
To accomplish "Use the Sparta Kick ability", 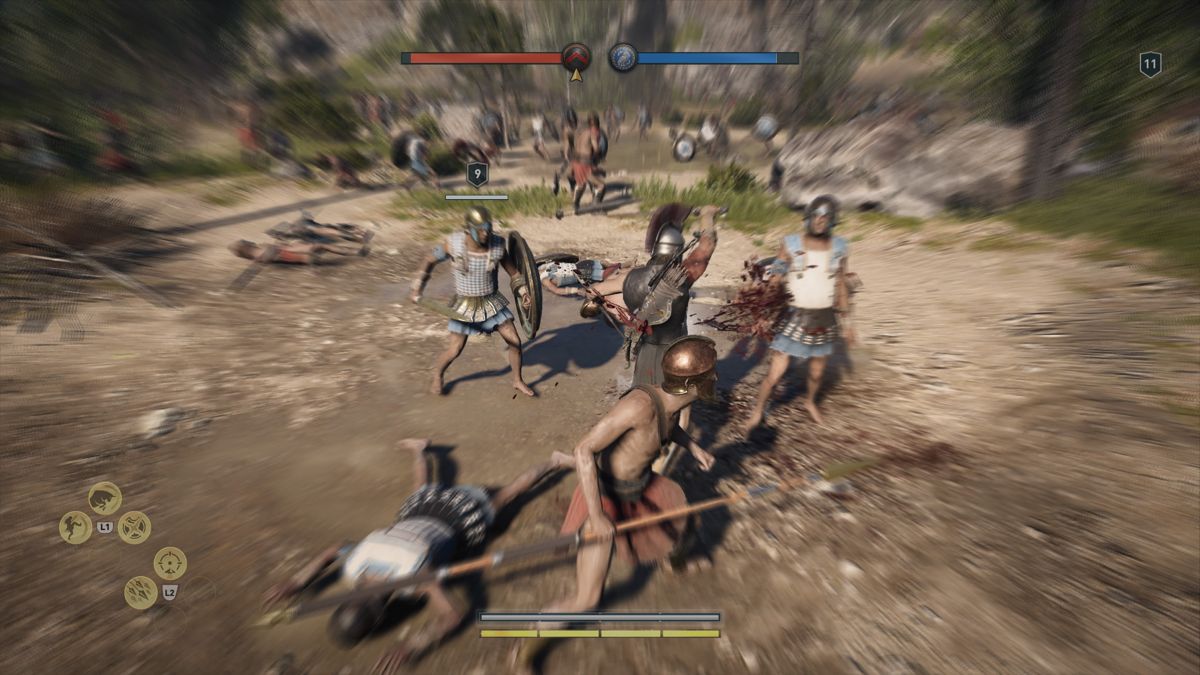I will click(x=75, y=527).
